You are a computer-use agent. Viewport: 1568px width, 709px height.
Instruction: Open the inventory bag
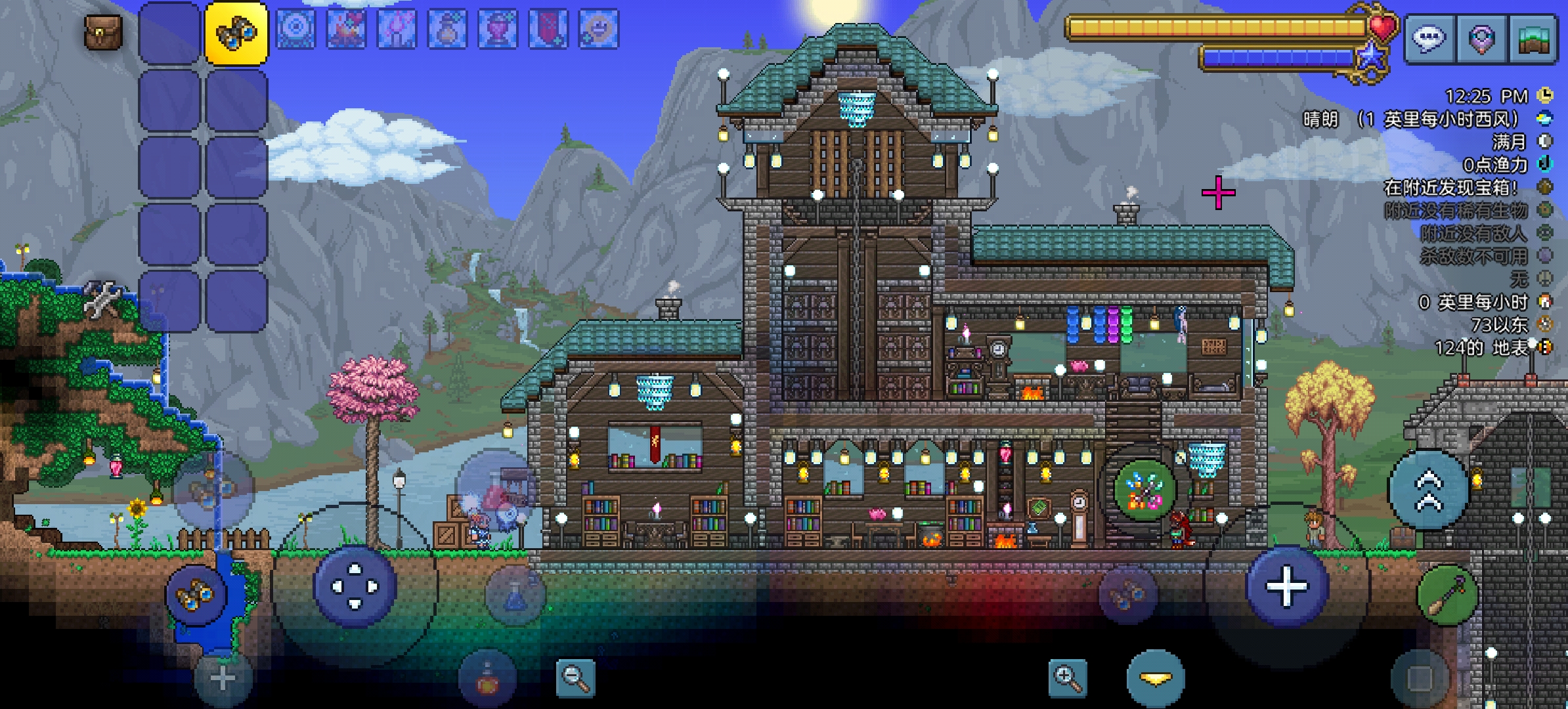(103, 32)
